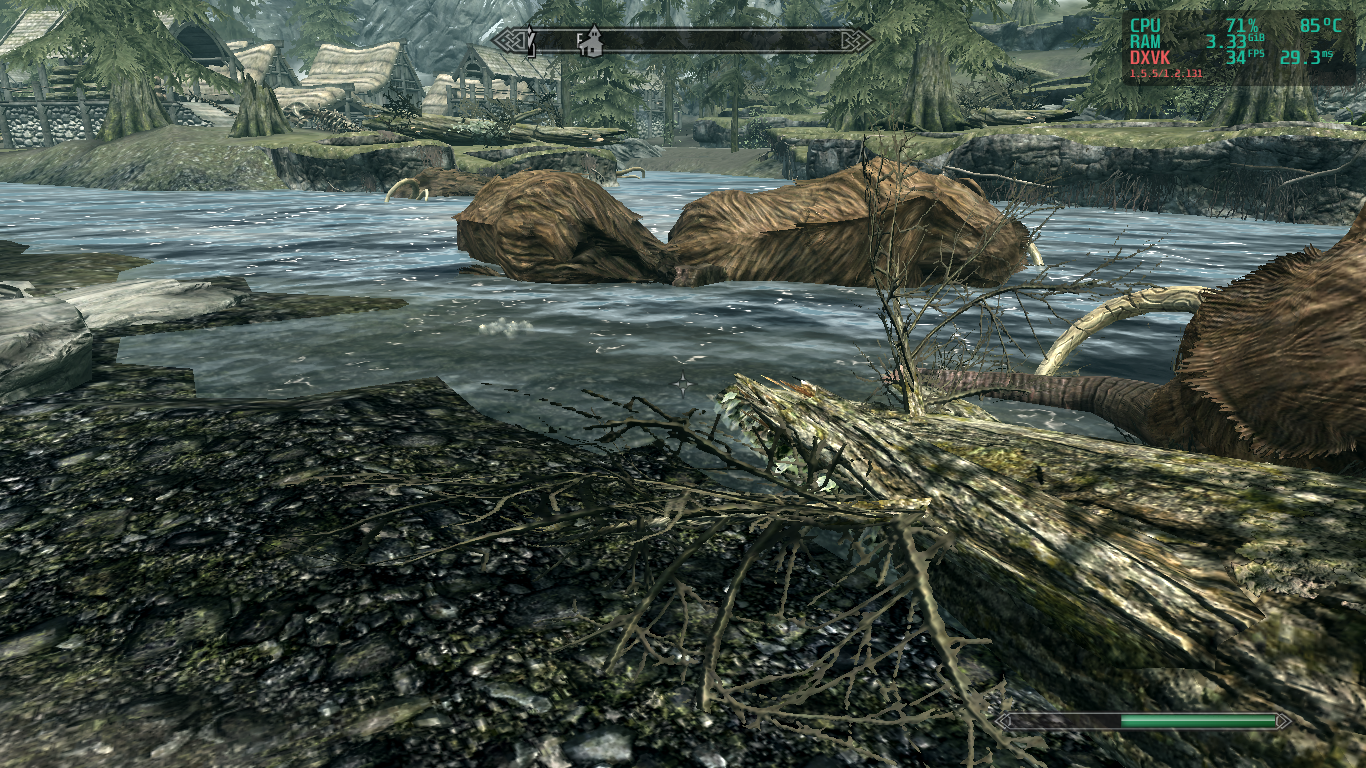This screenshot has width=1366, height=768.
Task: Click the town marker icon on the compass
Action: (594, 40)
